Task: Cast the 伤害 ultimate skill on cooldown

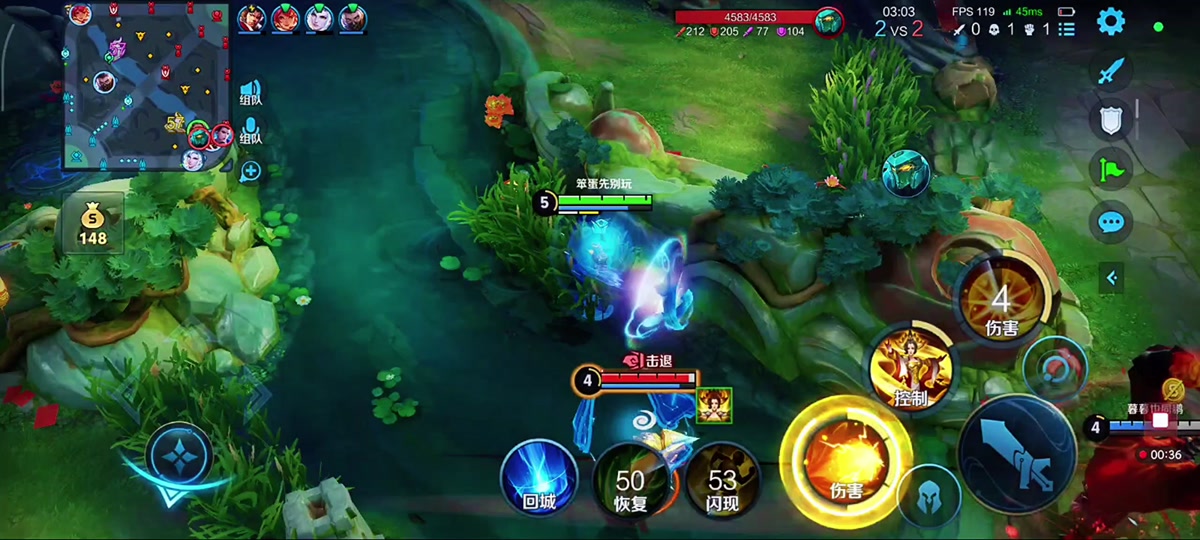Action: pos(1001,299)
